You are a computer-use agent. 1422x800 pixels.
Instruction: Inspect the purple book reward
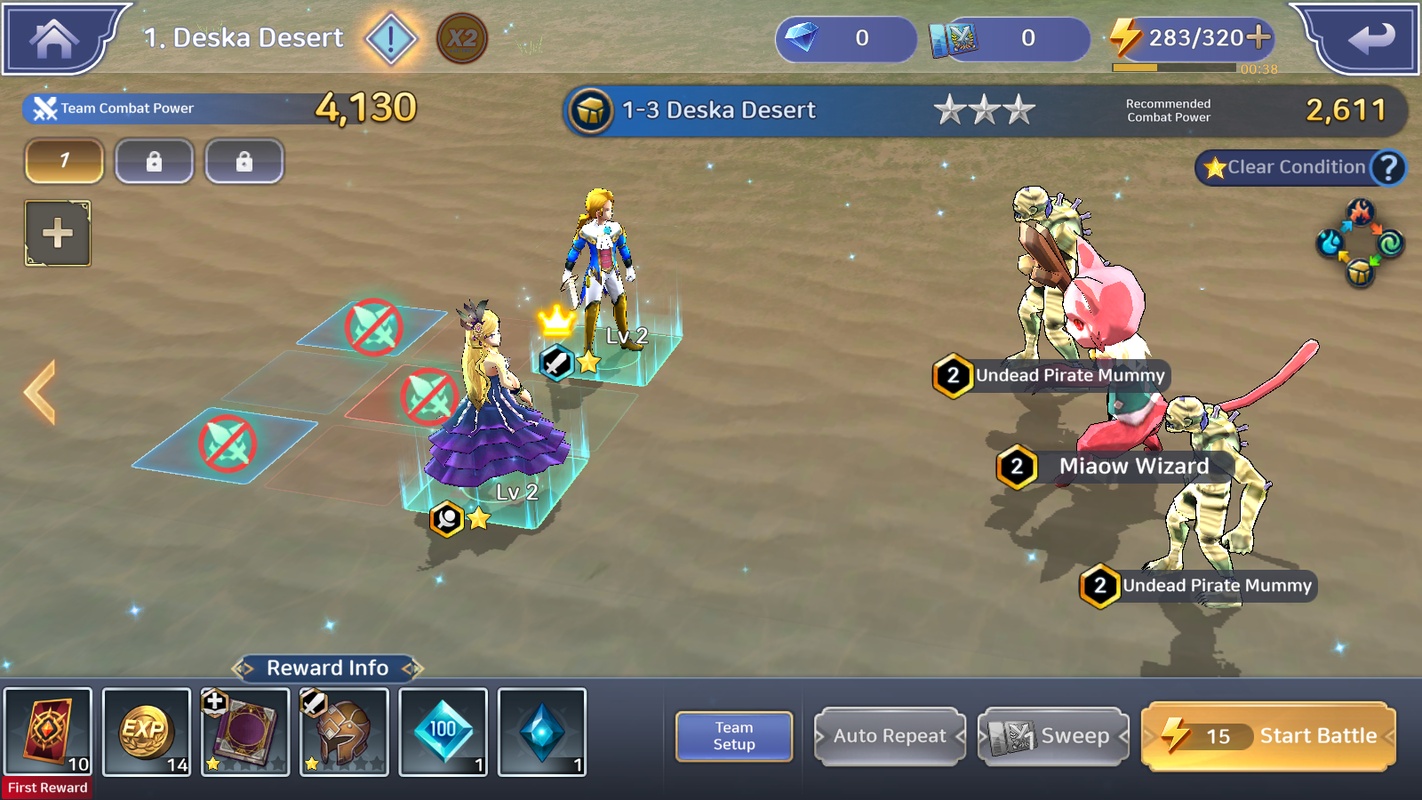pyautogui.click(x=245, y=732)
